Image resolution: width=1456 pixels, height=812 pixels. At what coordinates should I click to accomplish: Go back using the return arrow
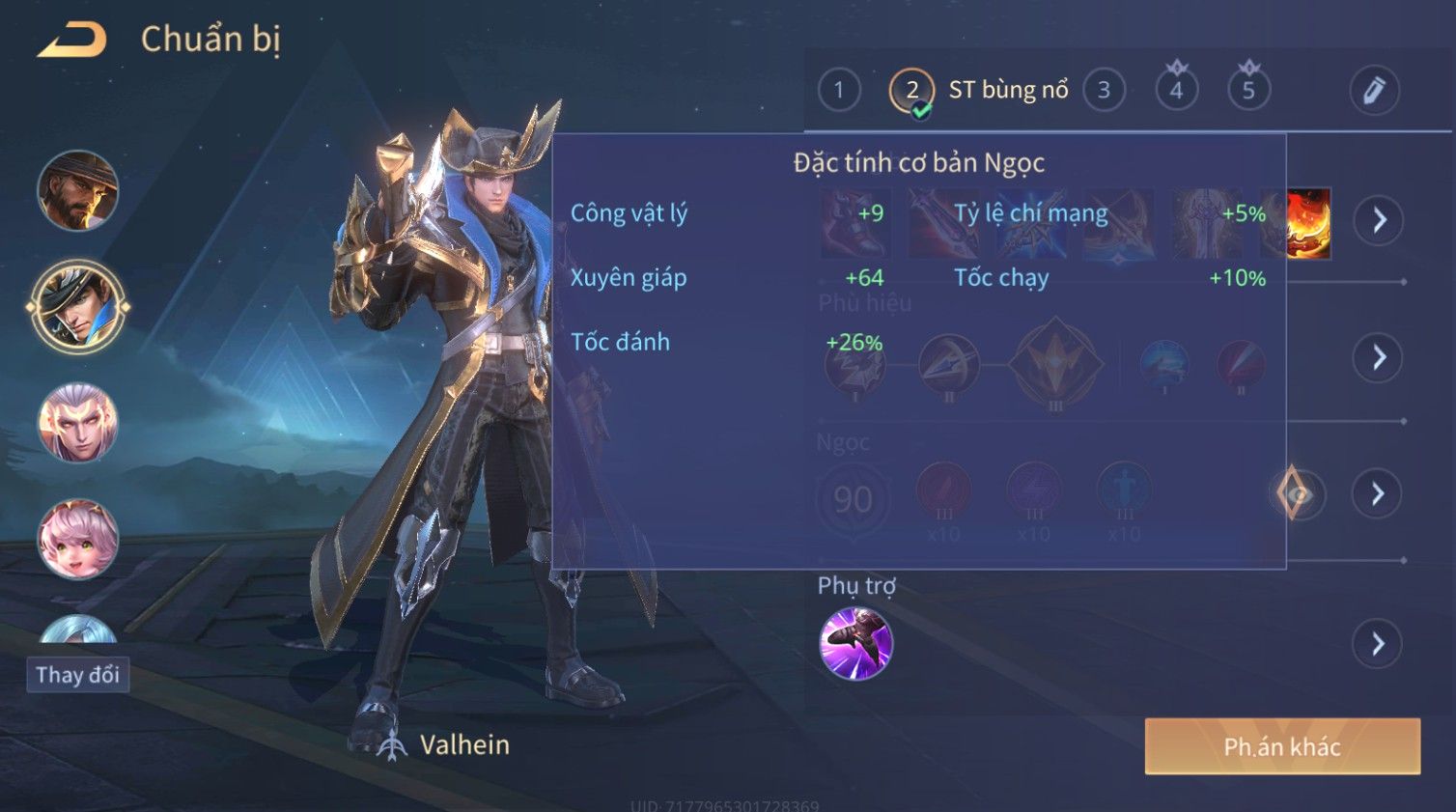tap(72, 41)
